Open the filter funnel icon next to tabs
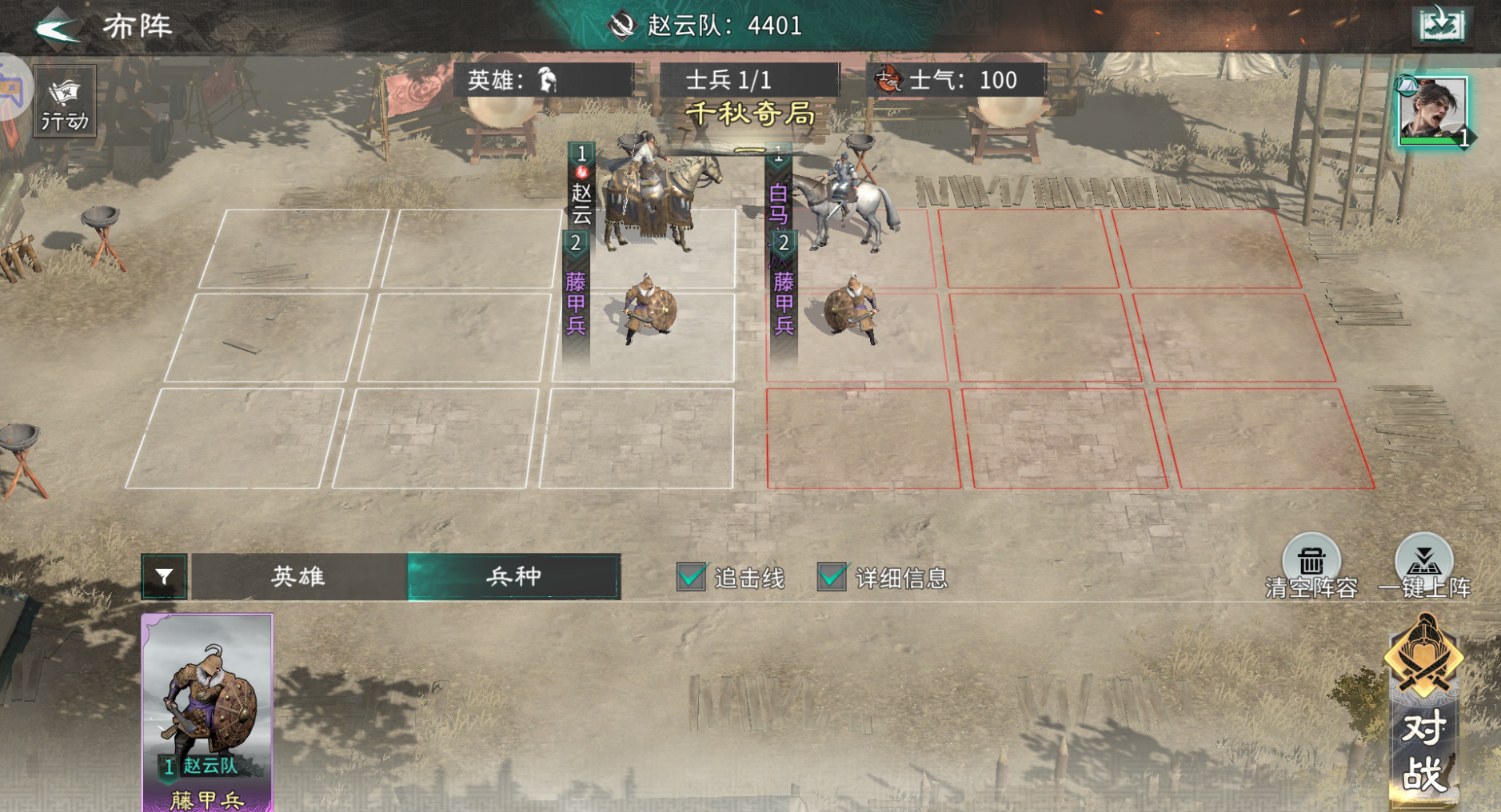Image resolution: width=1501 pixels, height=812 pixels. 164,577
